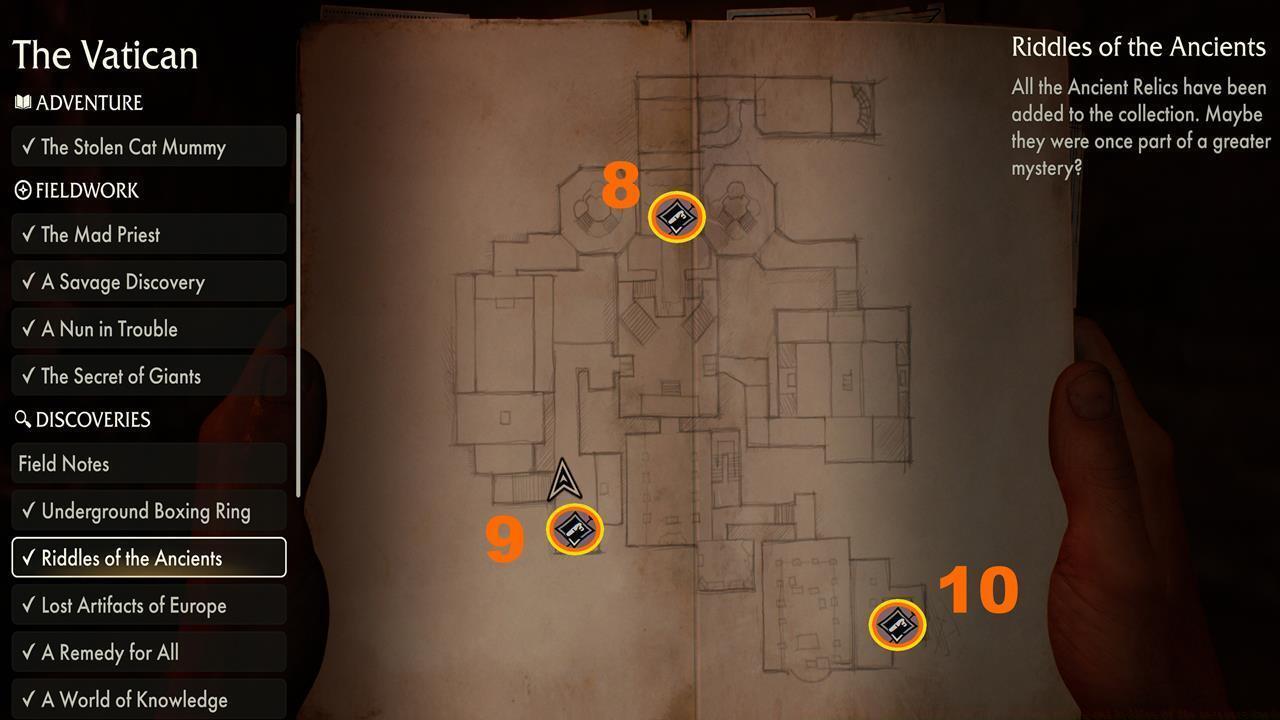This screenshot has height=720, width=1280.
Task: Click the magnifying glass icon beside DISCOVERIES
Action: tap(23, 420)
